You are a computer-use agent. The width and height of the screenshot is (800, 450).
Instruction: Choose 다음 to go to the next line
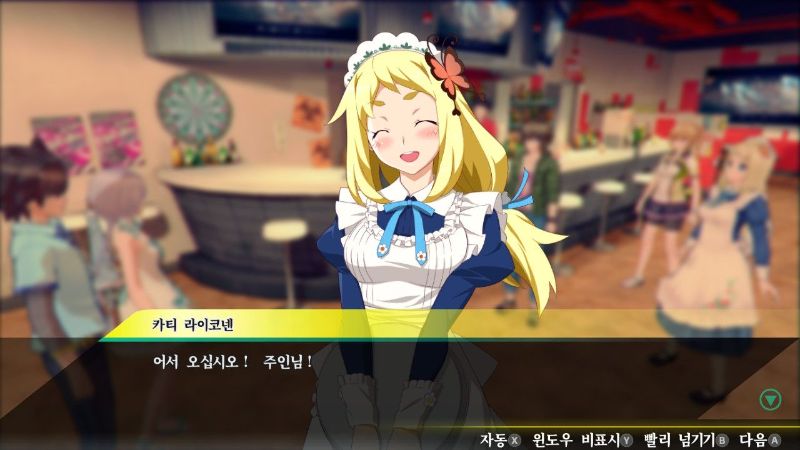pos(759,439)
